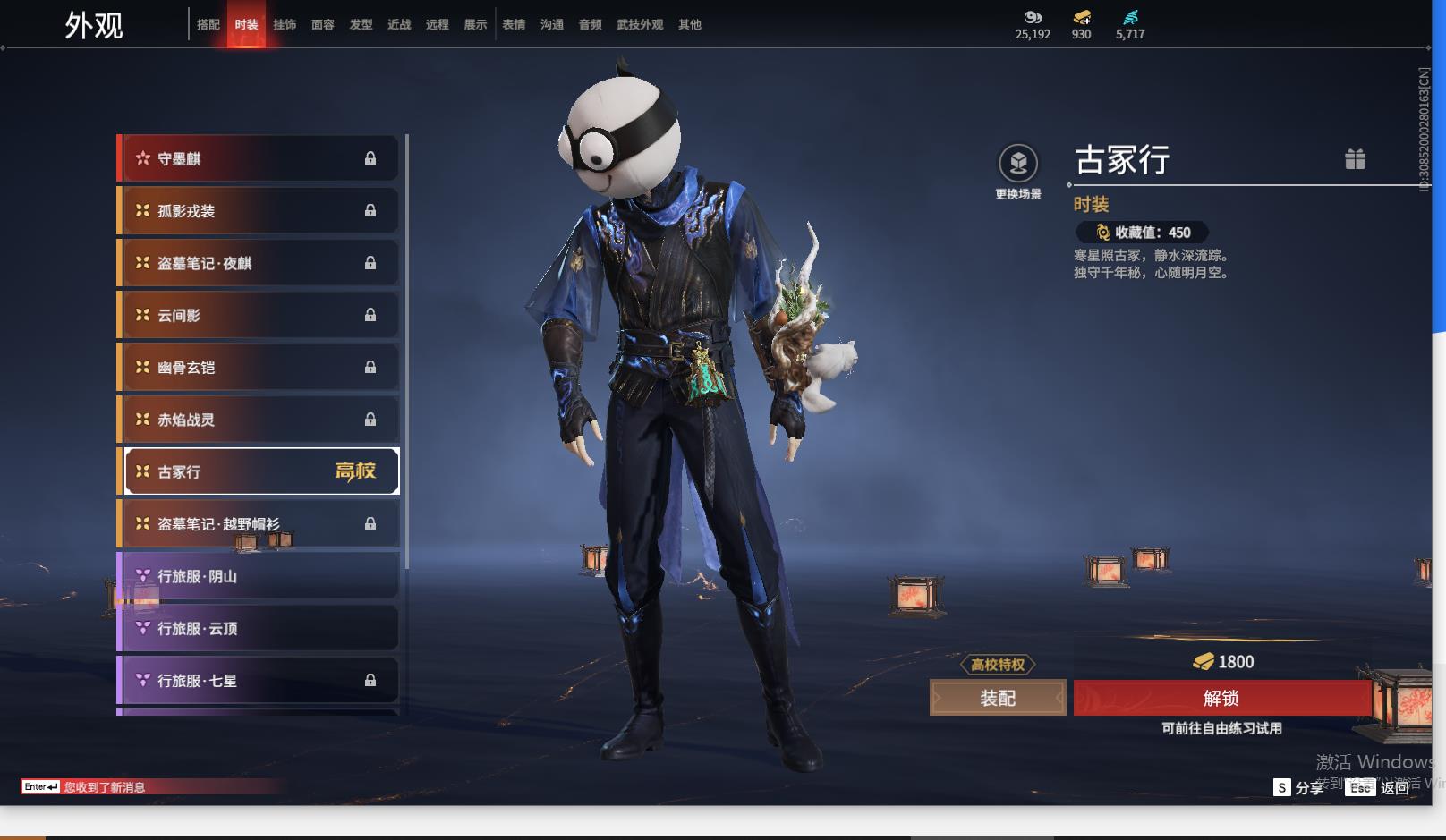Choose the 孤影戎装 outfit
The width and height of the screenshot is (1446, 840).
(x=259, y=211)
